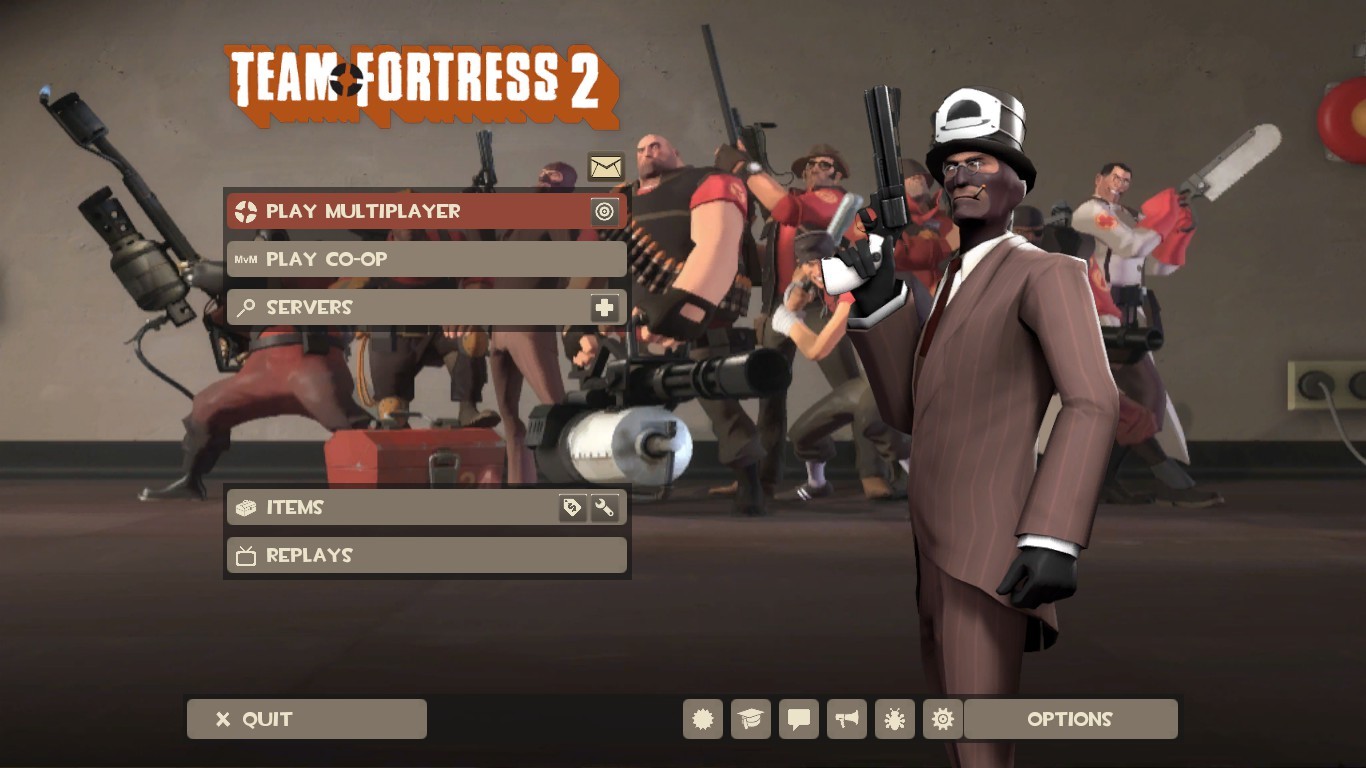Open the item tag icon beside Items

(573, 507)
